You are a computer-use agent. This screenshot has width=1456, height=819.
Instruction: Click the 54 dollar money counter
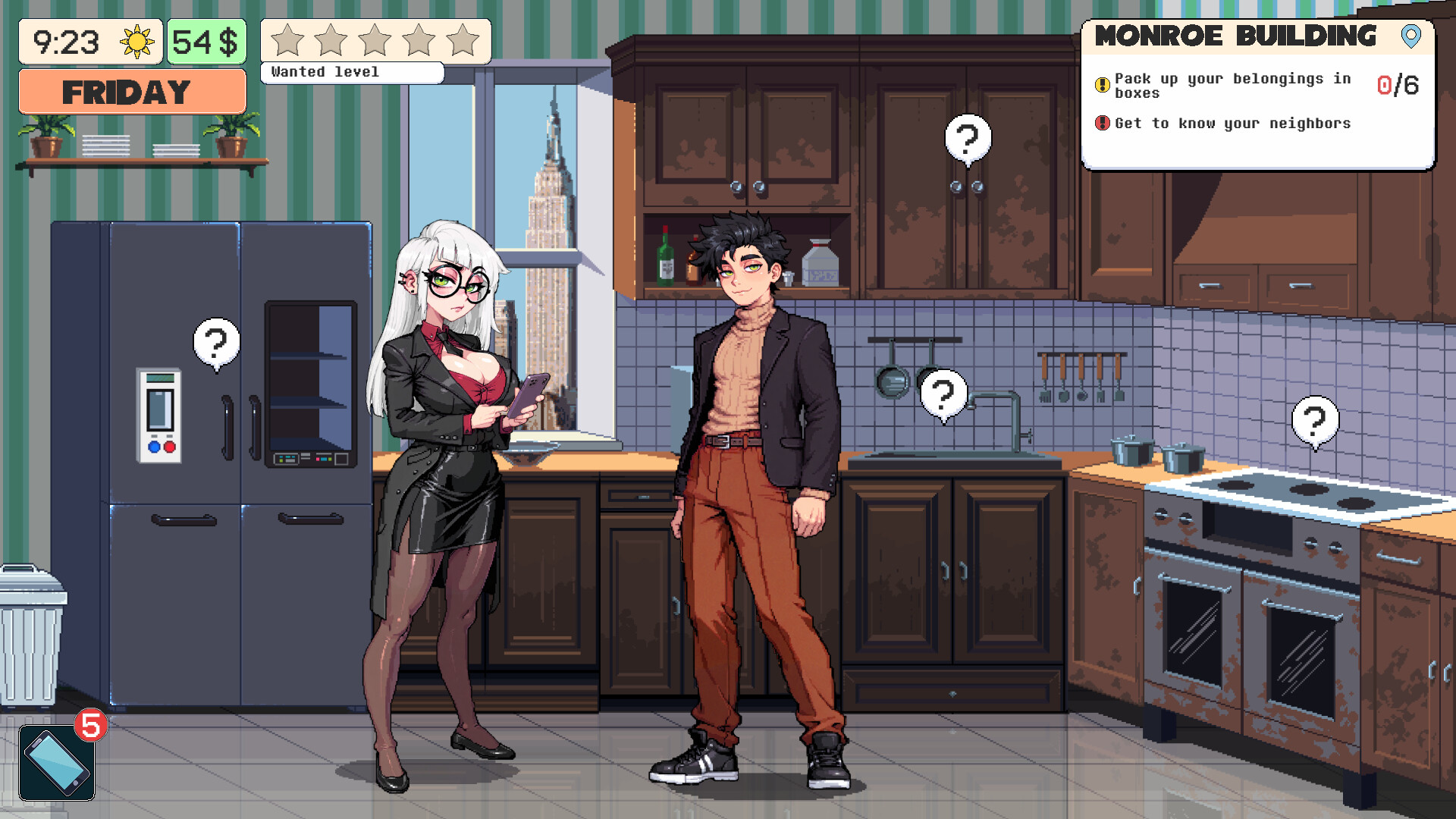(207, 40)
